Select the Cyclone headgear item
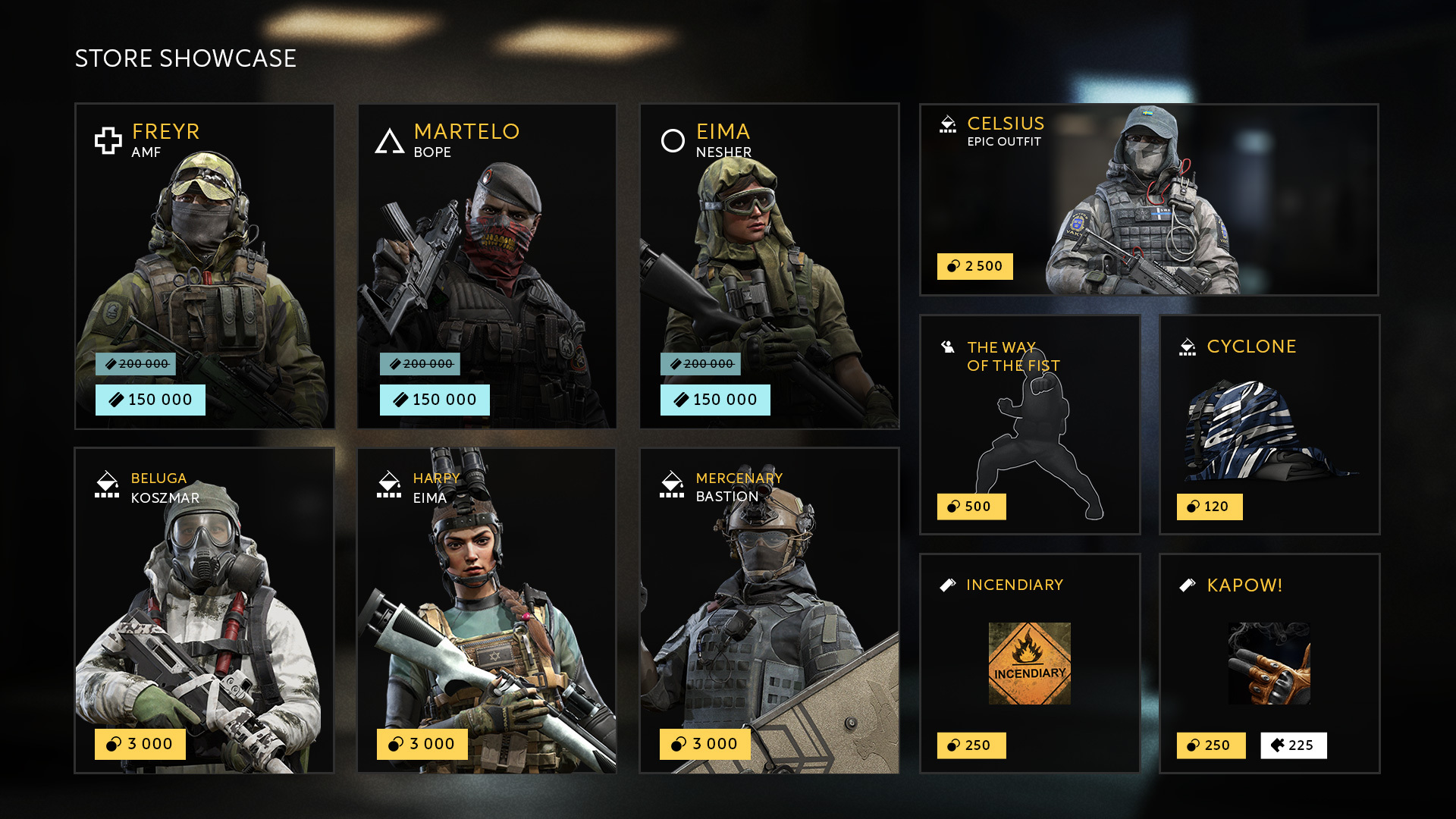Viewport: 1456px width, 819px height. pyautogui.click(x=1269, y=425)
